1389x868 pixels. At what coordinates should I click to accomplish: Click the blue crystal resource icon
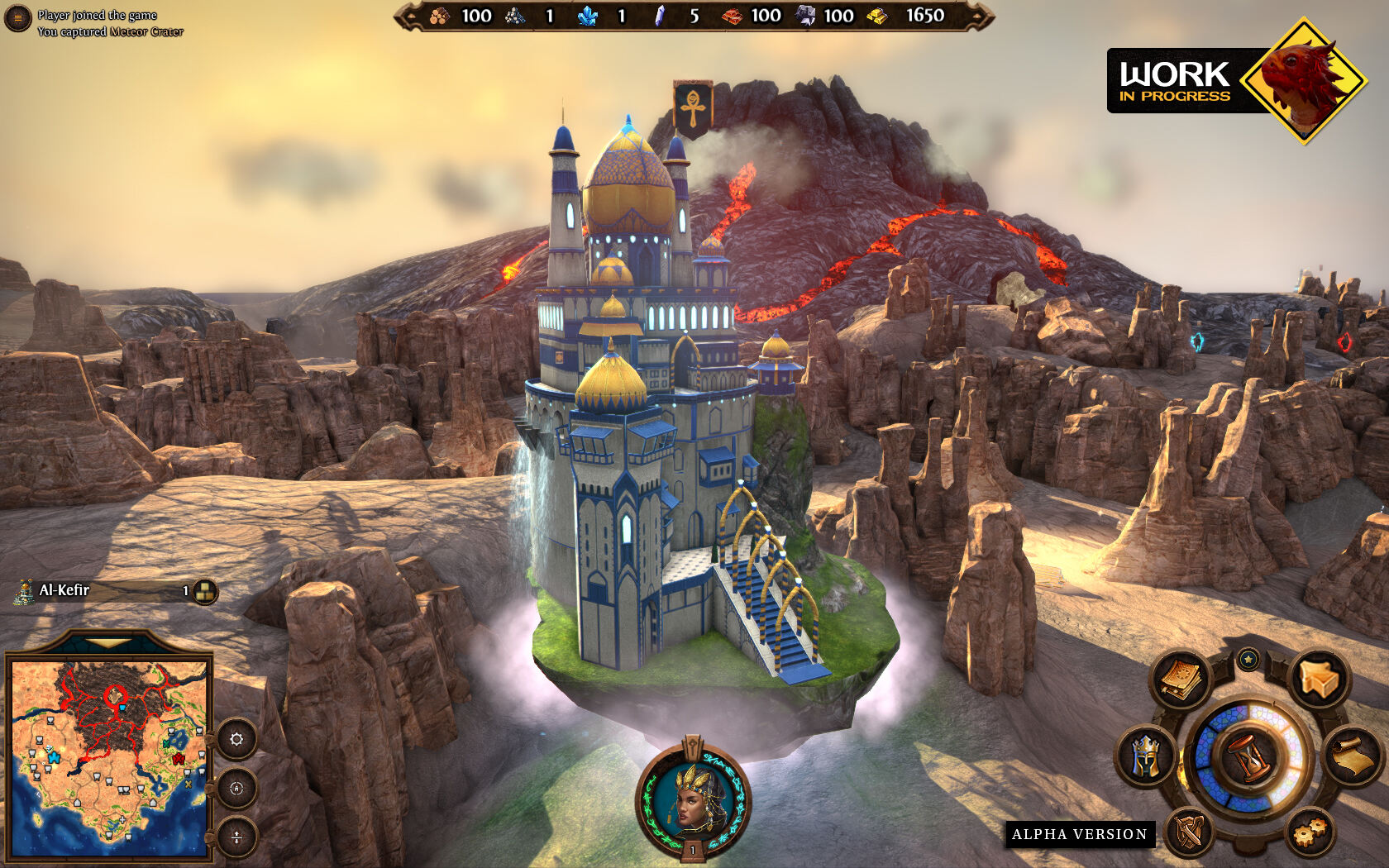pyautogui.click(x=589, y=16)
